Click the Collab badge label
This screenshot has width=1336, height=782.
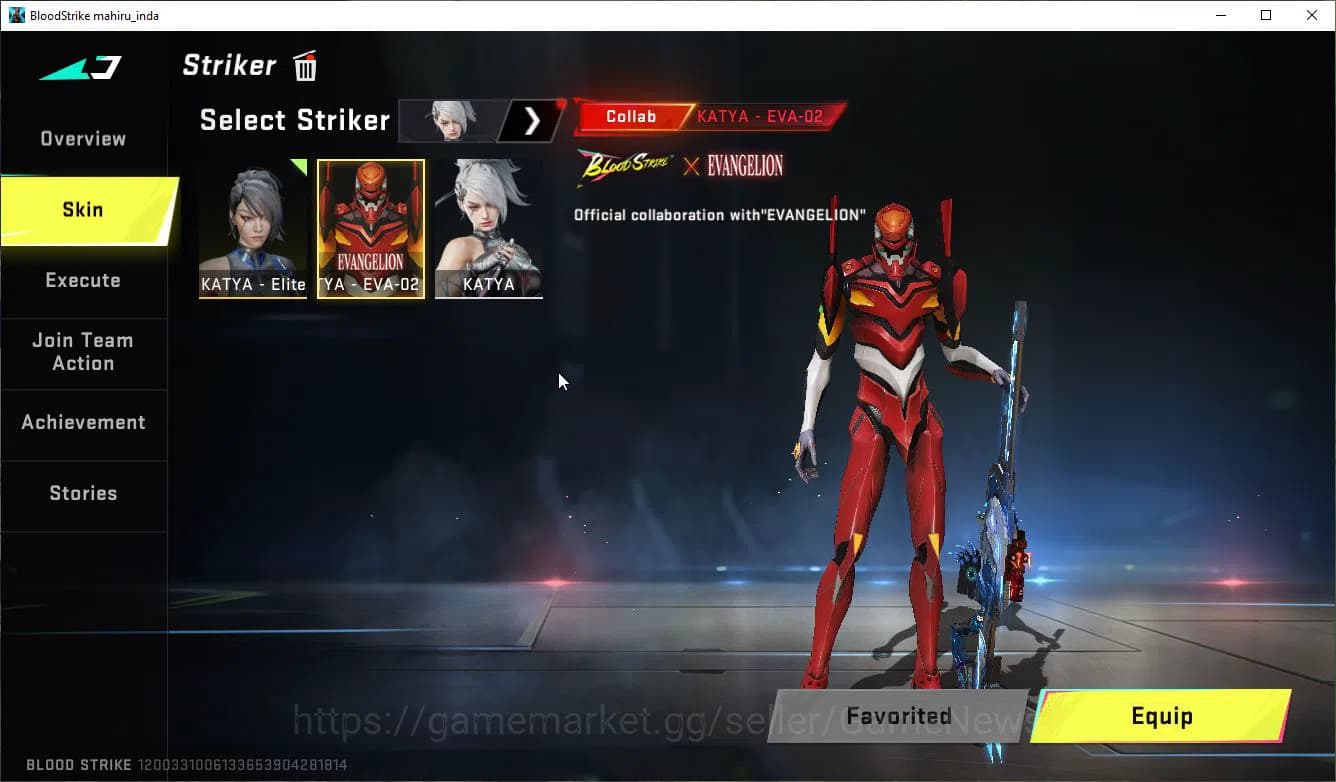point(630,116)
